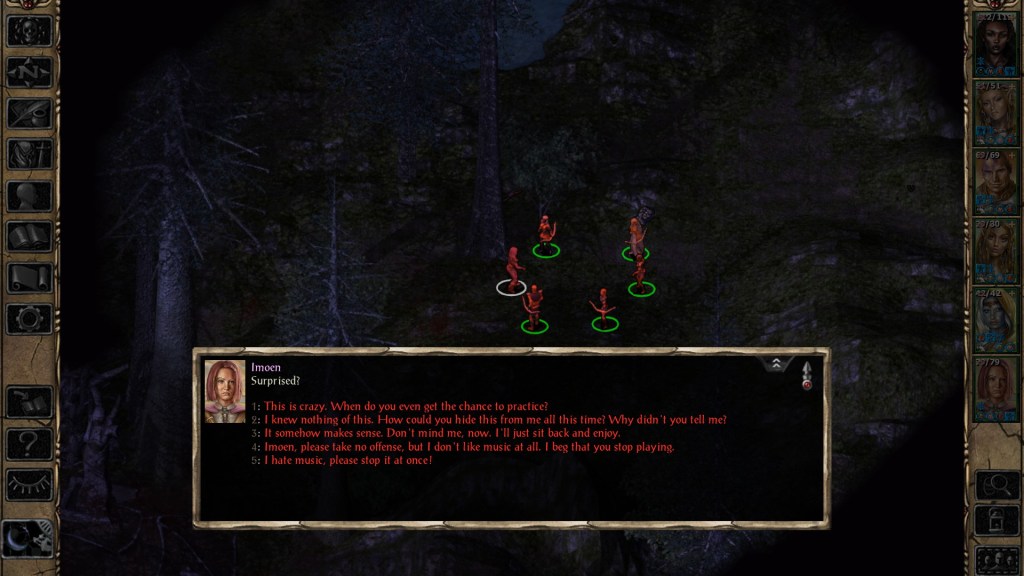Select the red-haired bottom party portrait
Image resolution: width=1024 pixels, height=576 pixels.
(996, 389)
